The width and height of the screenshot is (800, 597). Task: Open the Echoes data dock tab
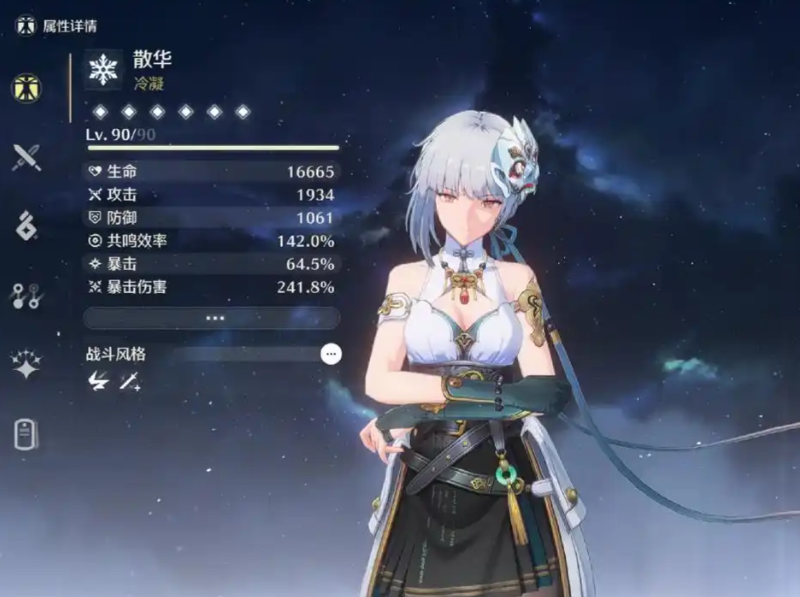coord(26,226)
